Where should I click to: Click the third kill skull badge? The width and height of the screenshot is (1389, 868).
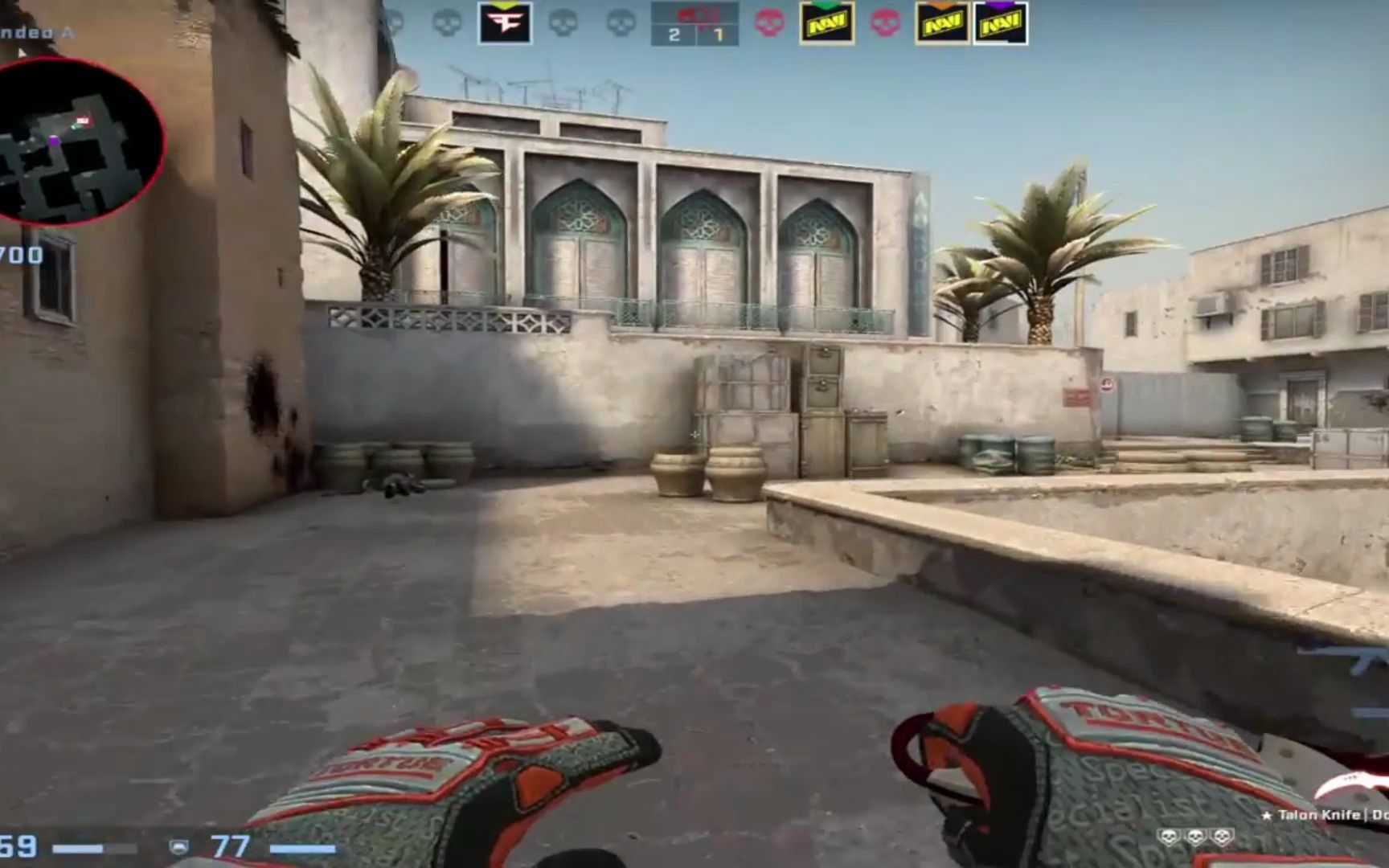click(1223, 836)
